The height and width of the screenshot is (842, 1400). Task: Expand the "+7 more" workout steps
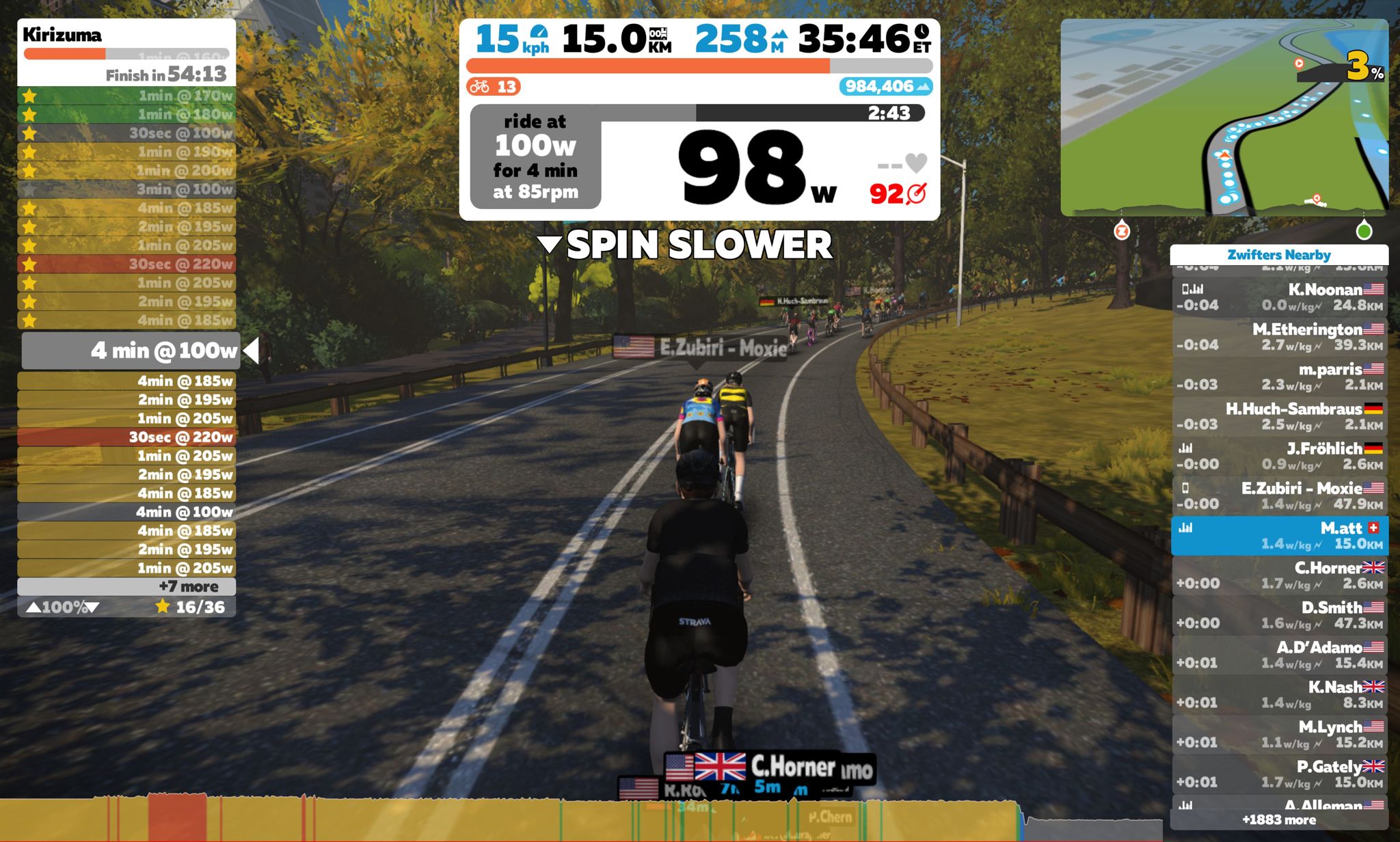(126, 586)
